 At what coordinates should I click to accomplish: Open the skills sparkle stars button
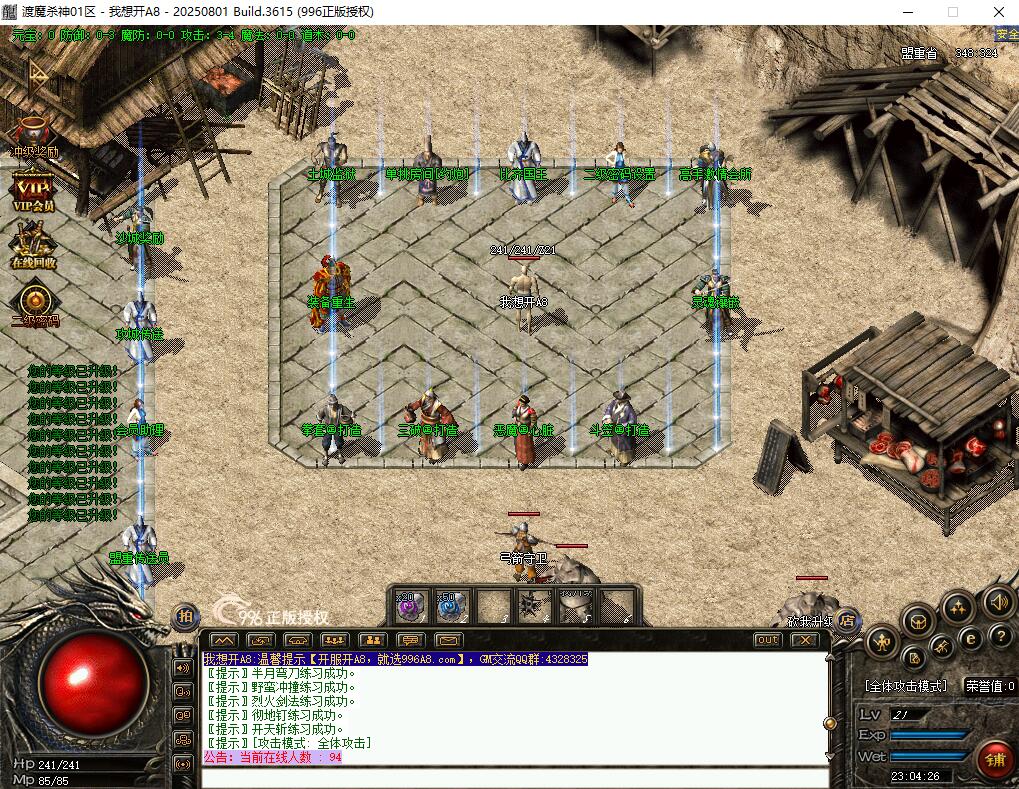click(x=958, y=607)
